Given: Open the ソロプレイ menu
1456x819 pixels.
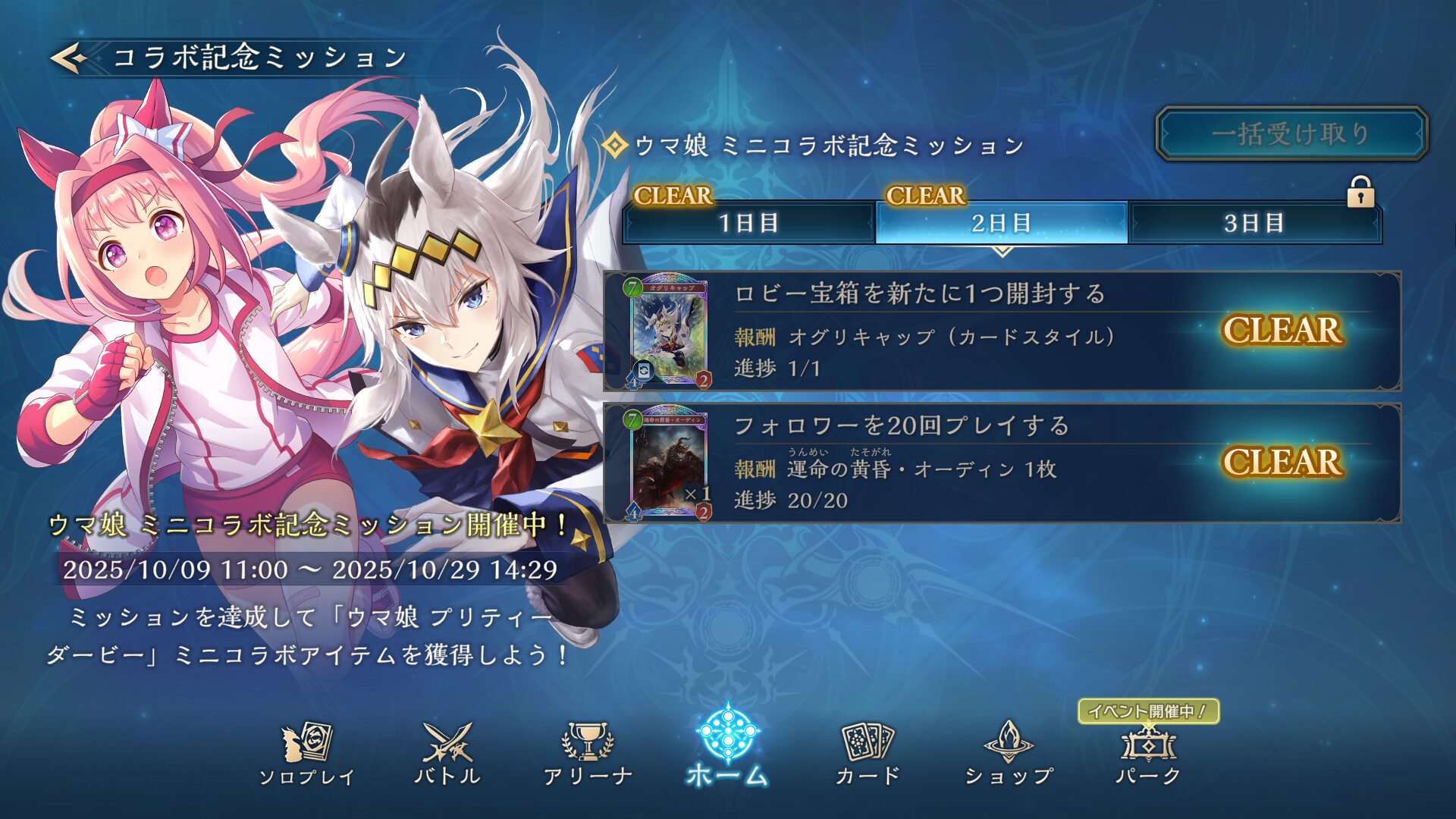Looking at the screenshot, I should click(x=306, y=752).
